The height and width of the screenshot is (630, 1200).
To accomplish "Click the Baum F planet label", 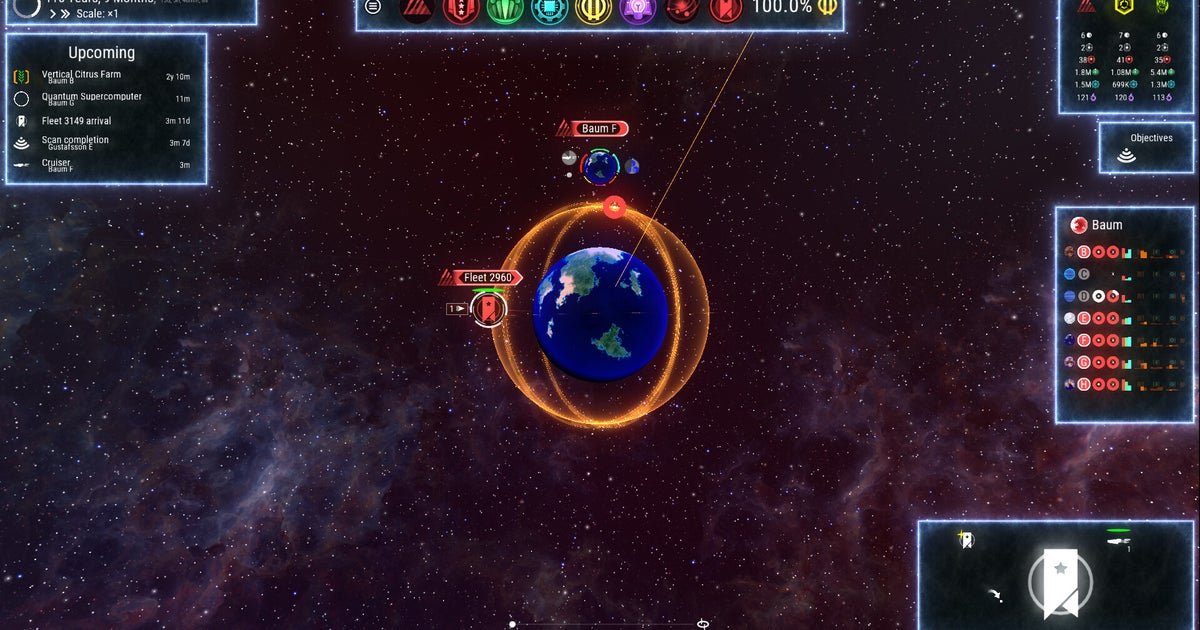I will [600, 129].
